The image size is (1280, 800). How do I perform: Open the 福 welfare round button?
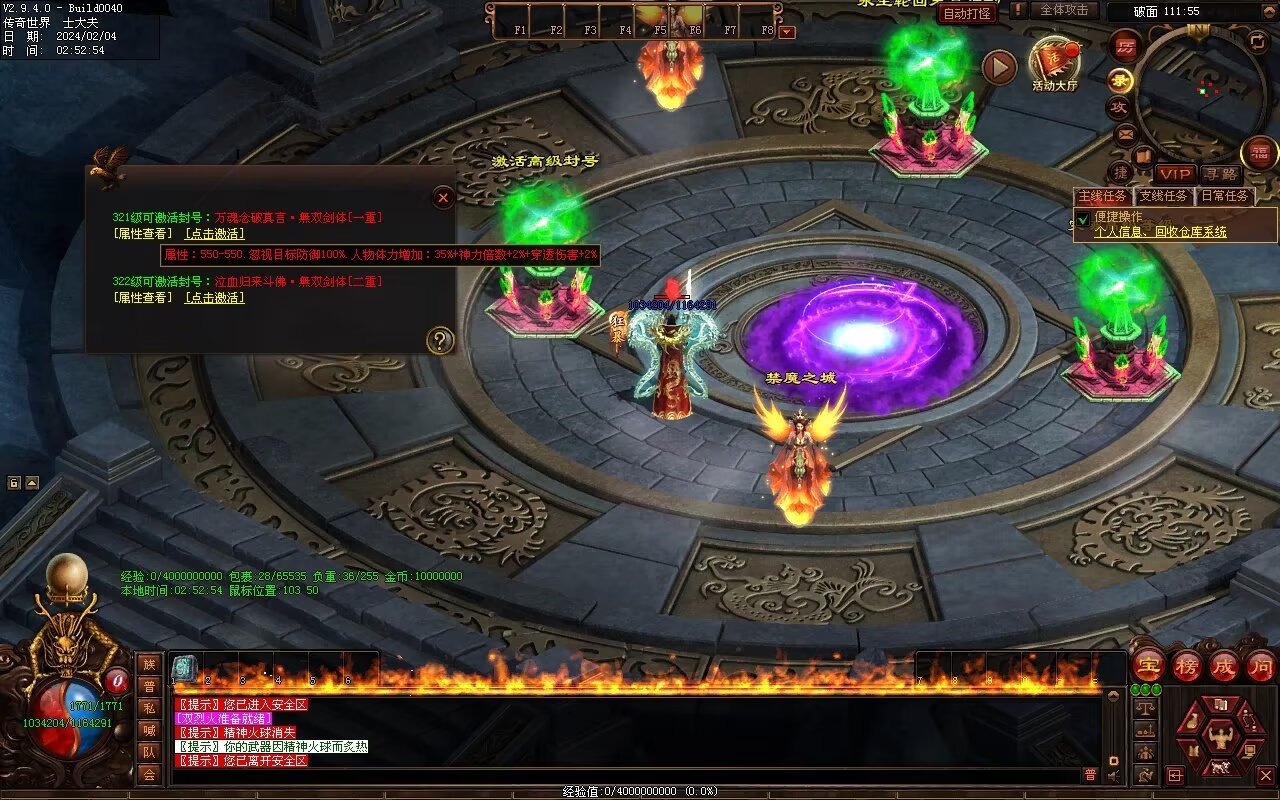pyautogui.click(x=1259, y=153)
